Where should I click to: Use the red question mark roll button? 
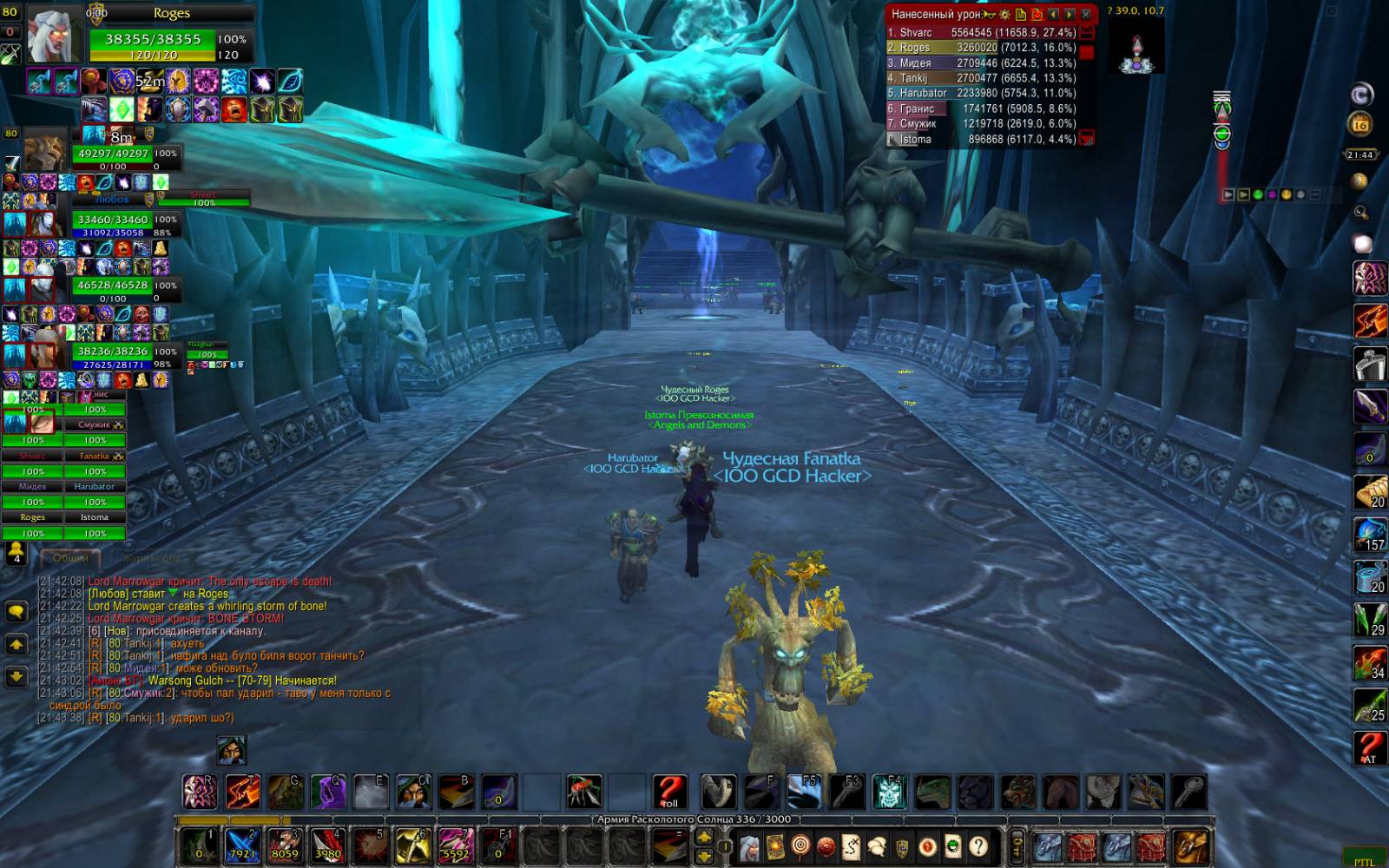pyautogui.click(x=668, y=792)
